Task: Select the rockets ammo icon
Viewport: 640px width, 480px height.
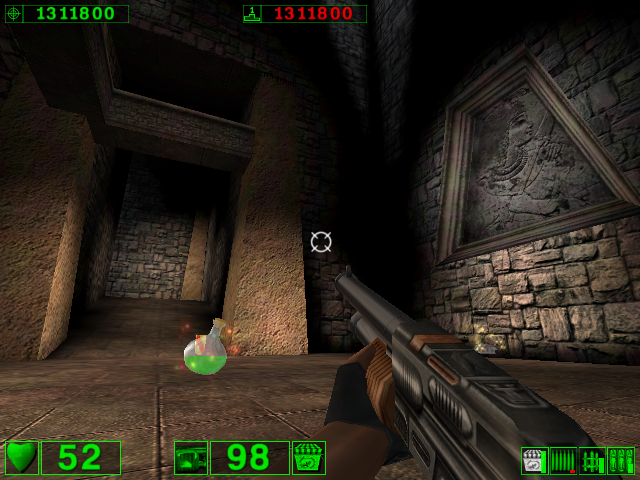Action: [592, 461]
